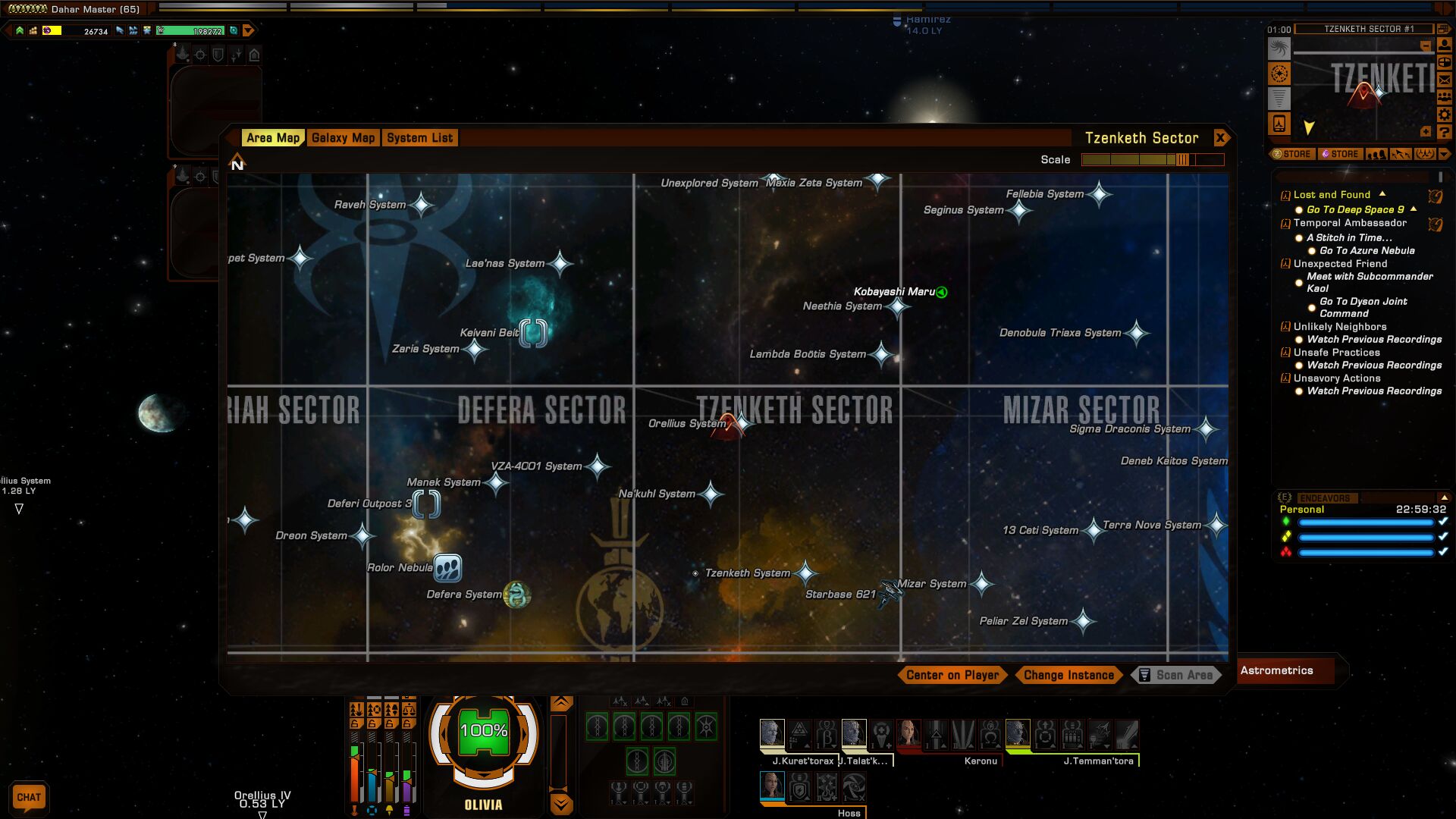Image resolution: width=1456 pixels, height=819 pixels.
Task: Select the Lost and Found mission
Action: point(1332,195)
